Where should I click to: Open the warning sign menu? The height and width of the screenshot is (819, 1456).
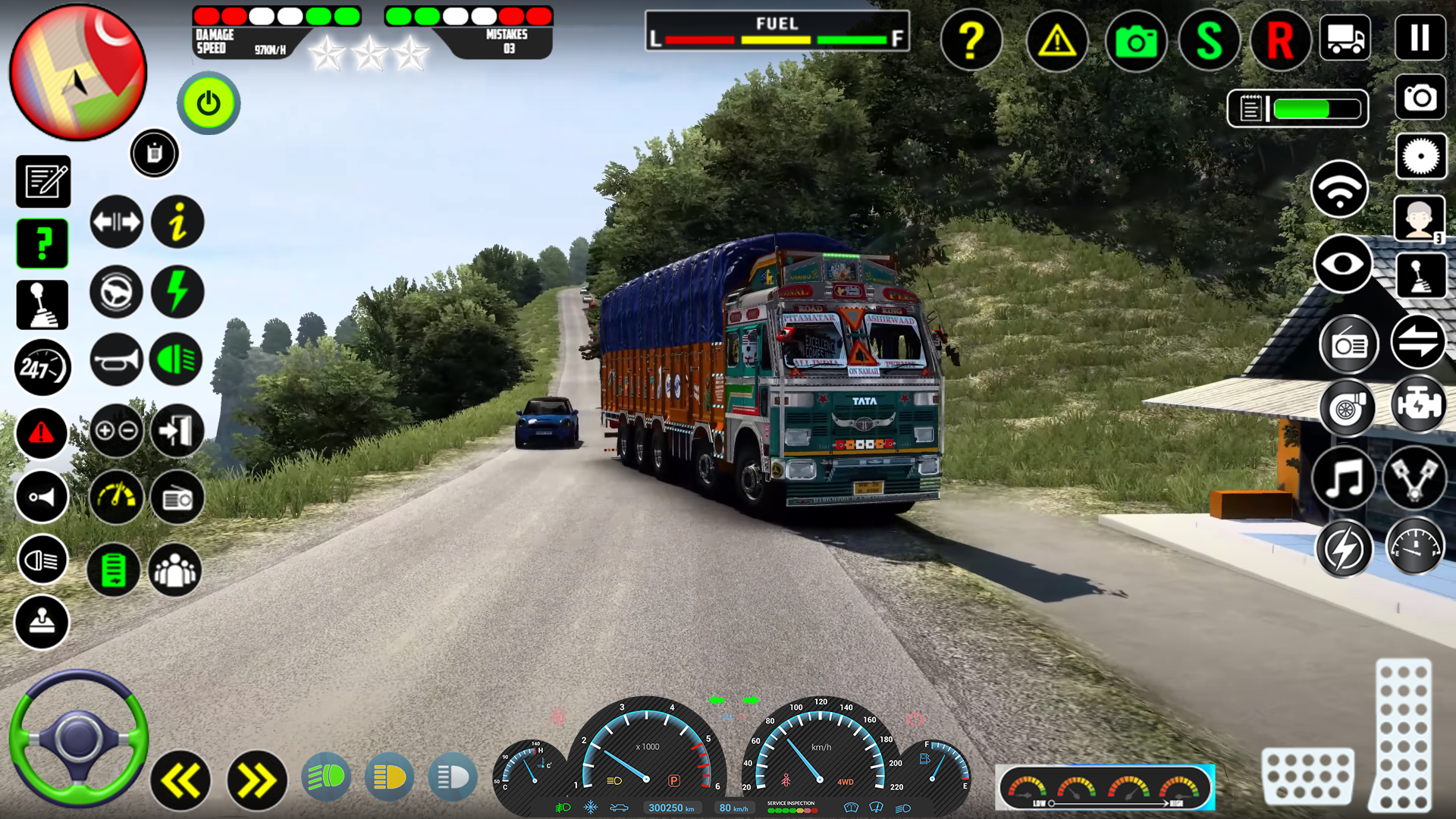pyautogui.click(x=1057, y=40)
